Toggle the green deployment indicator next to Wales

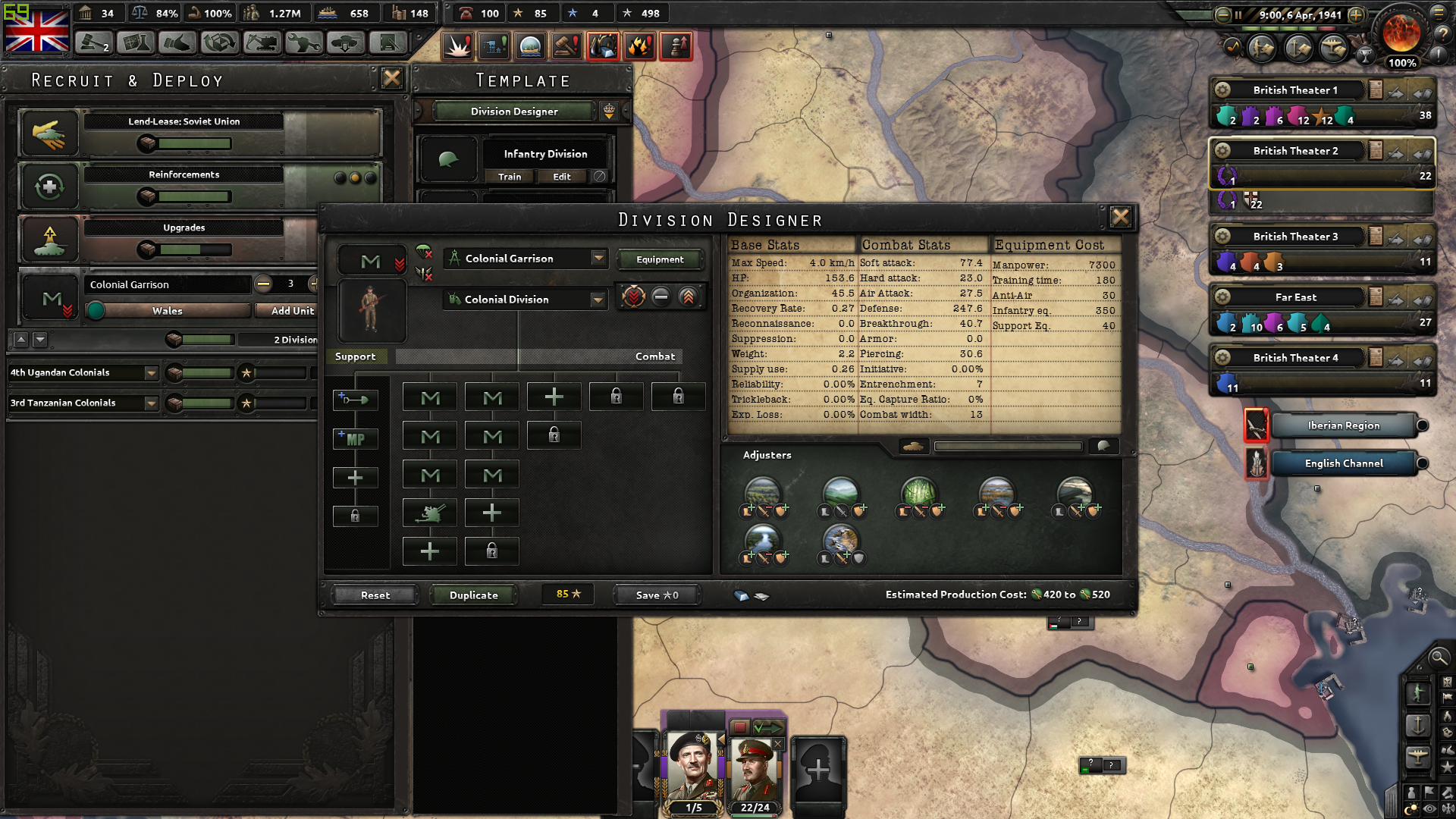(96, 310)
